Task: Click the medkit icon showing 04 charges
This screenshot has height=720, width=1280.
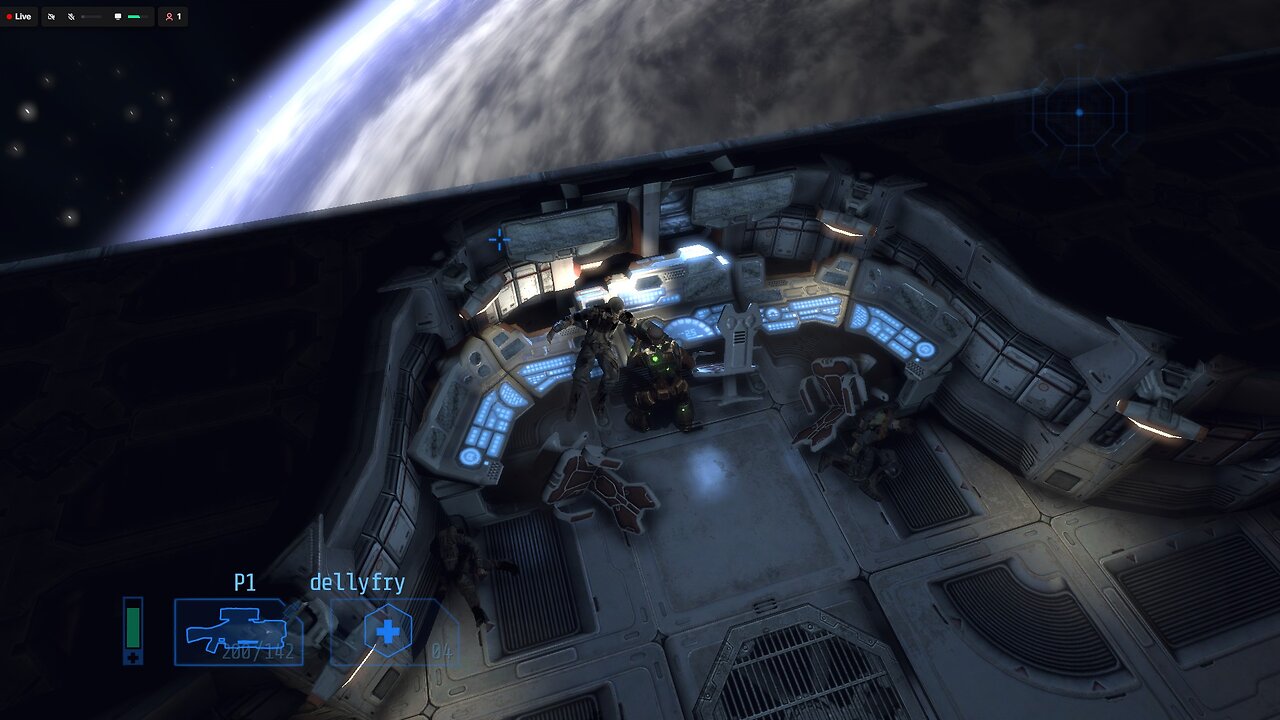Action: tap(390, 630)
